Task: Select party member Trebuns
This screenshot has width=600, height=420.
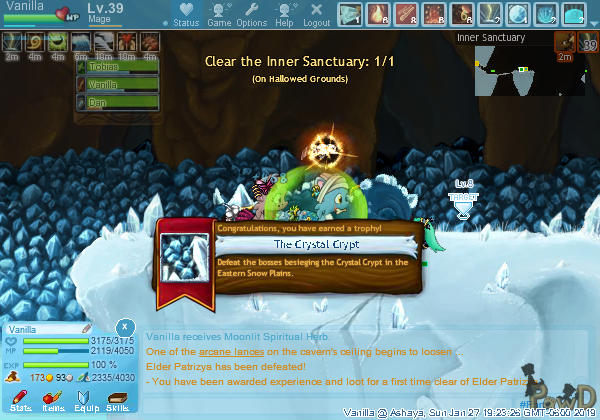Action: (x=117, y=67)
